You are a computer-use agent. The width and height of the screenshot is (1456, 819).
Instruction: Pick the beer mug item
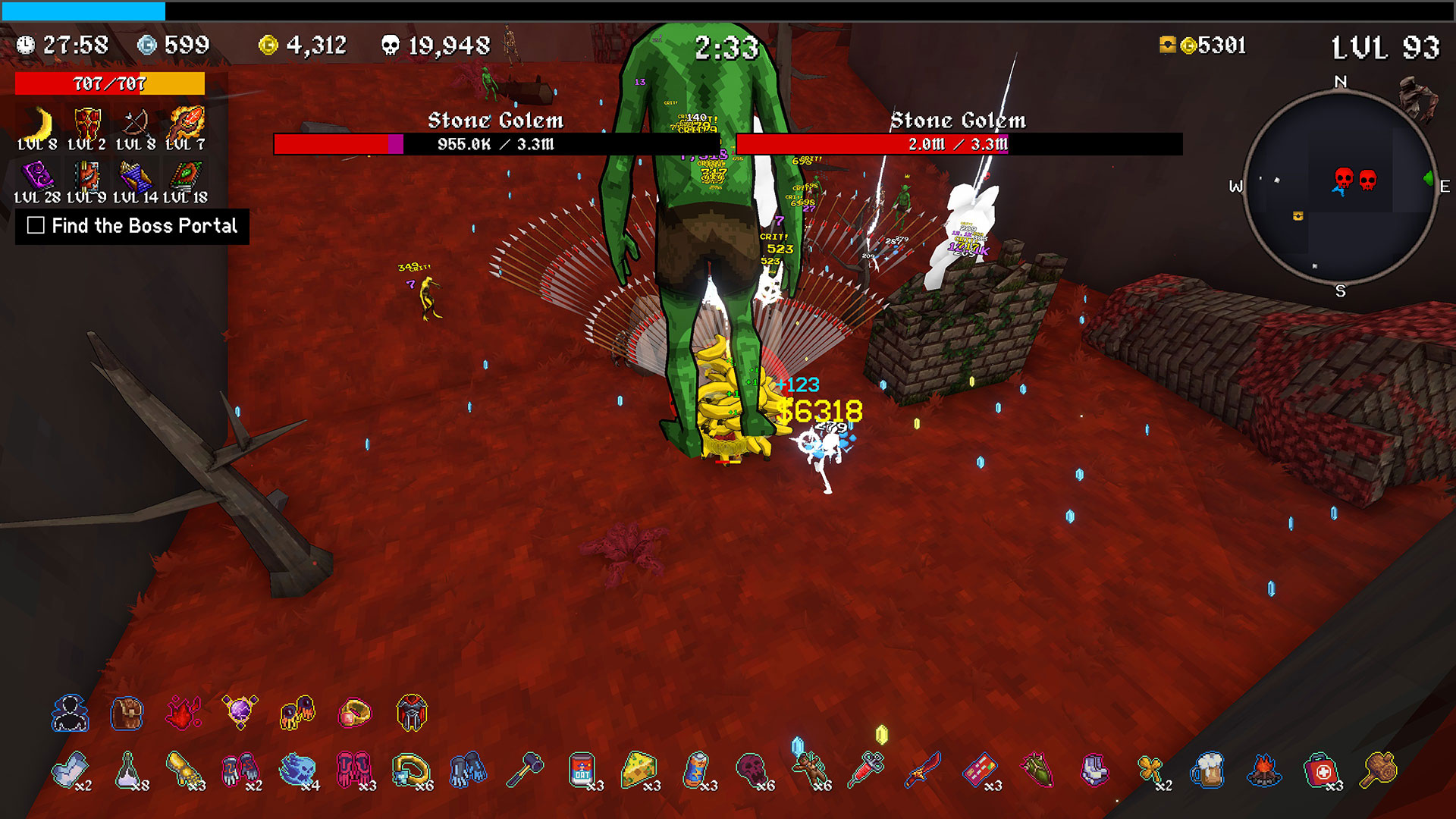[x=1207, y=770]
